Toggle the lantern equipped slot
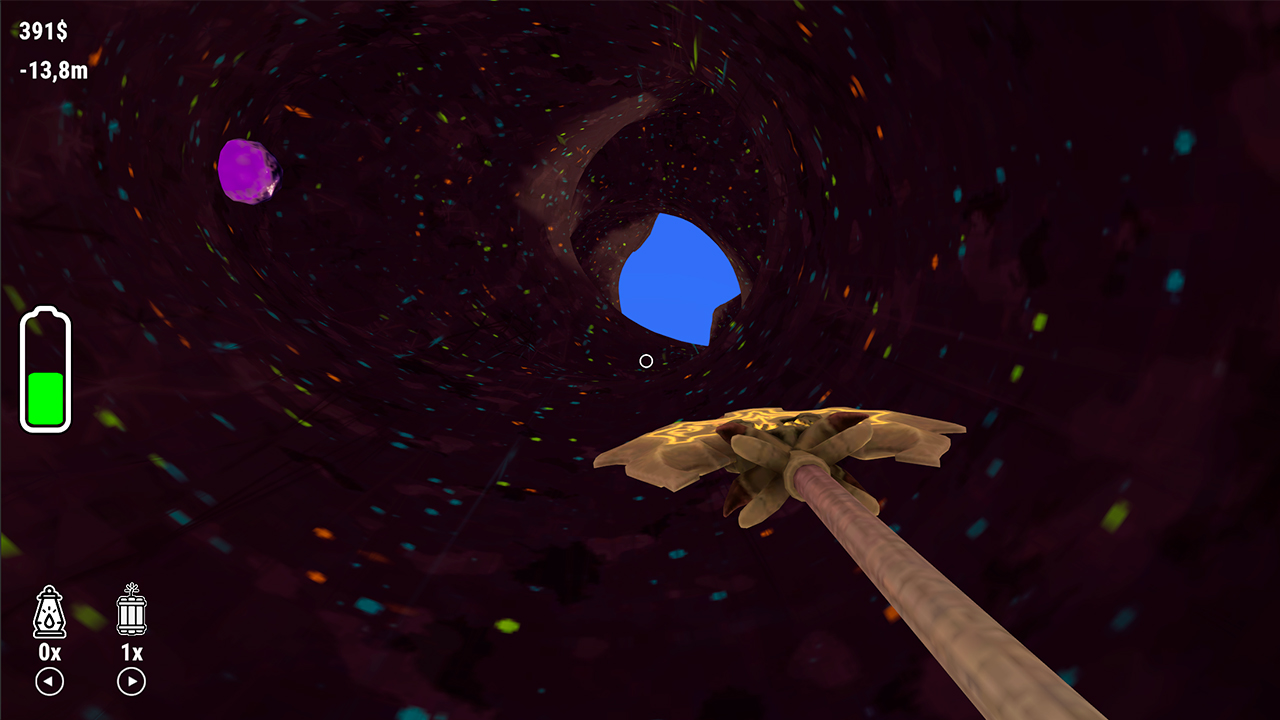 point(48,610)
